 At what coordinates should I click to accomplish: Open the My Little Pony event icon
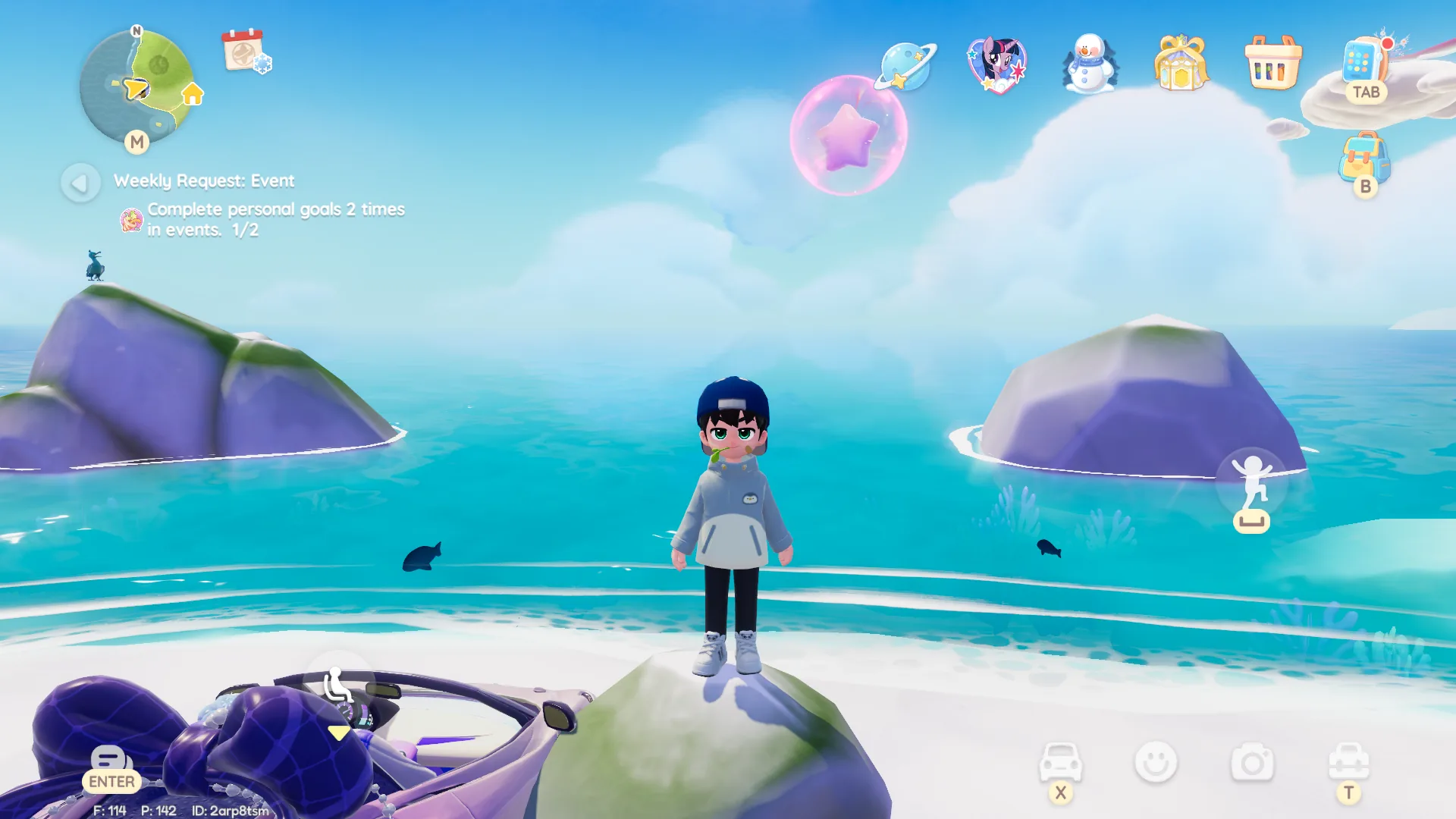click(997, 64)
